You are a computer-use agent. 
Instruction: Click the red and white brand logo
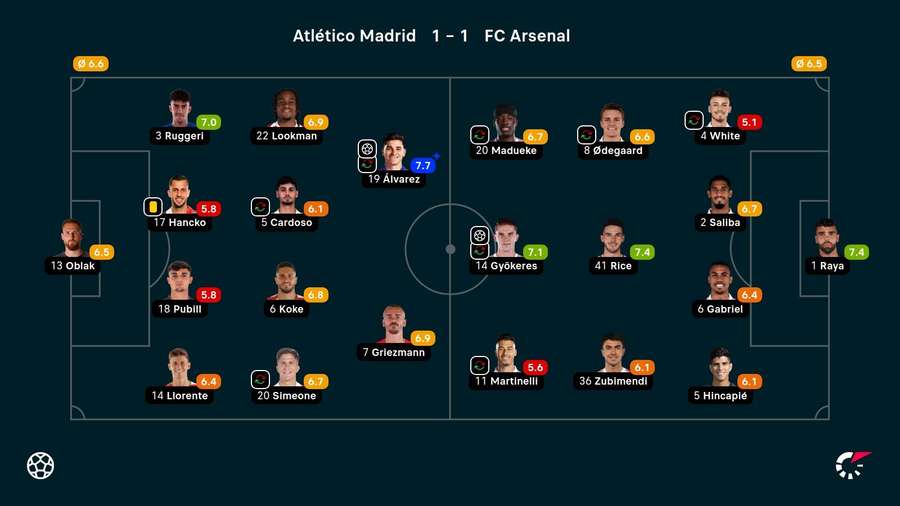(x=853, y=465)
